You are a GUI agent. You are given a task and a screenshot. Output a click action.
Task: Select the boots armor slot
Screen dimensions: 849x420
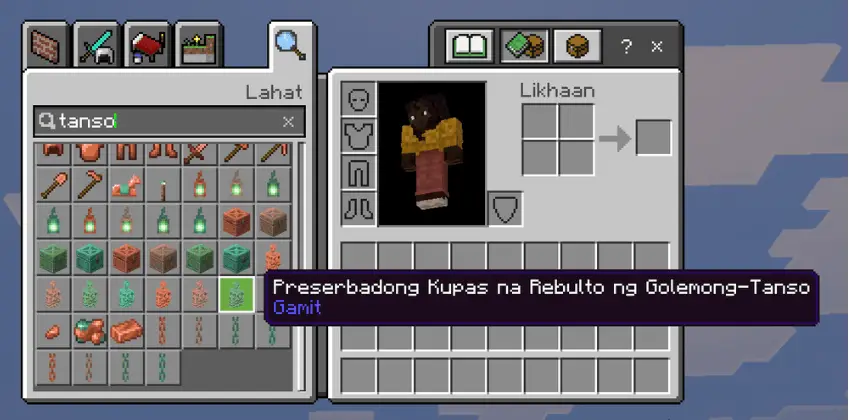[358, 208]
